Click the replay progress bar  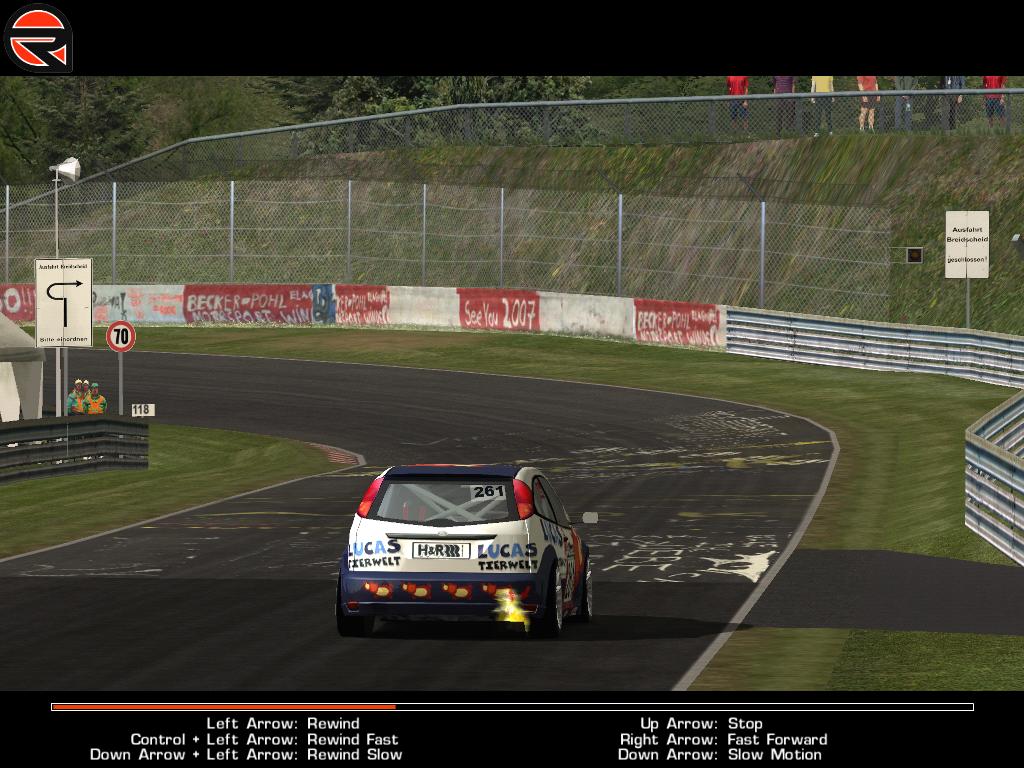pyautogui.click(x=512, y=707)
